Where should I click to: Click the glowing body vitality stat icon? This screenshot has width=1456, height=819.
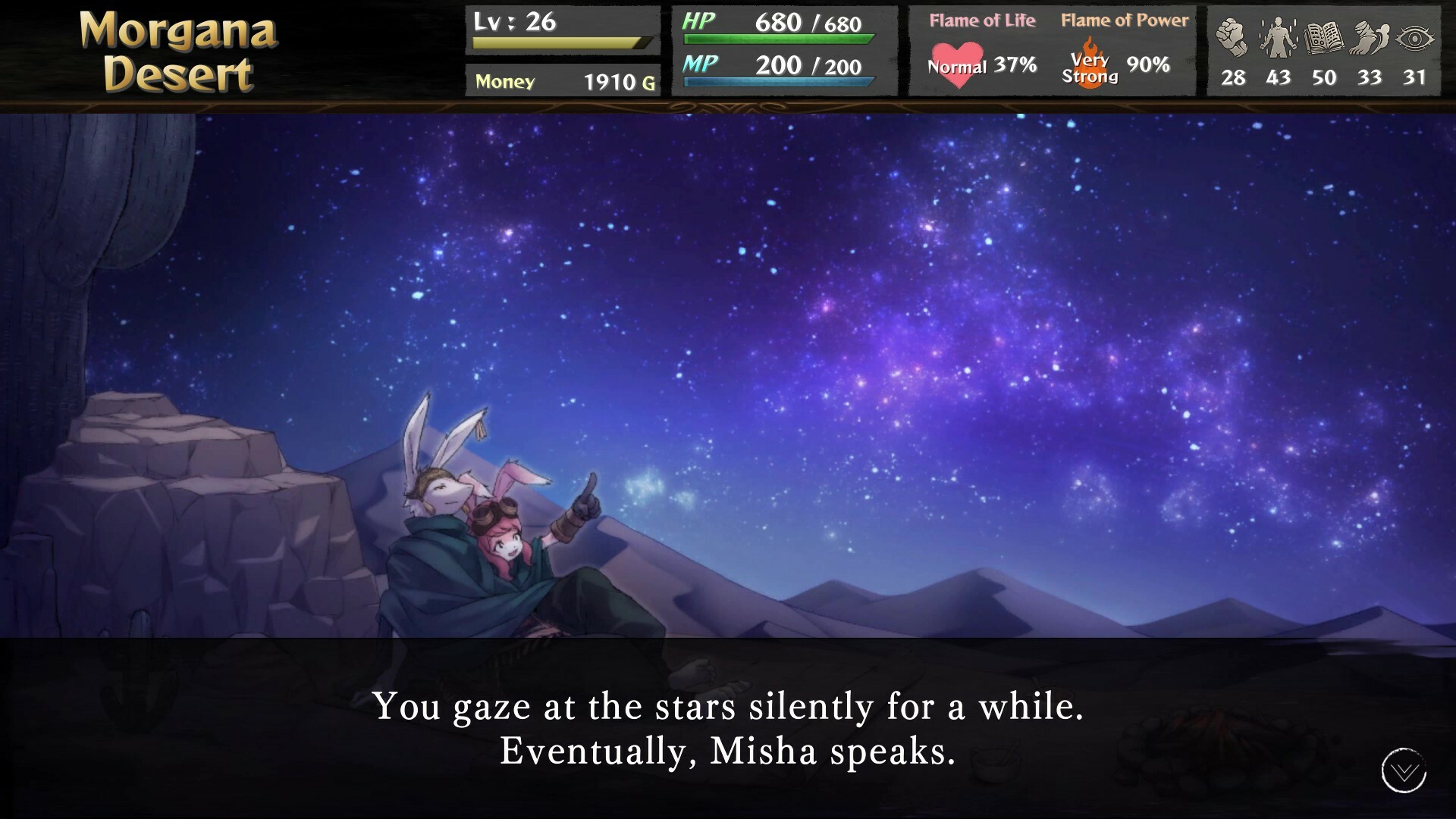[x=1279, y=36]
